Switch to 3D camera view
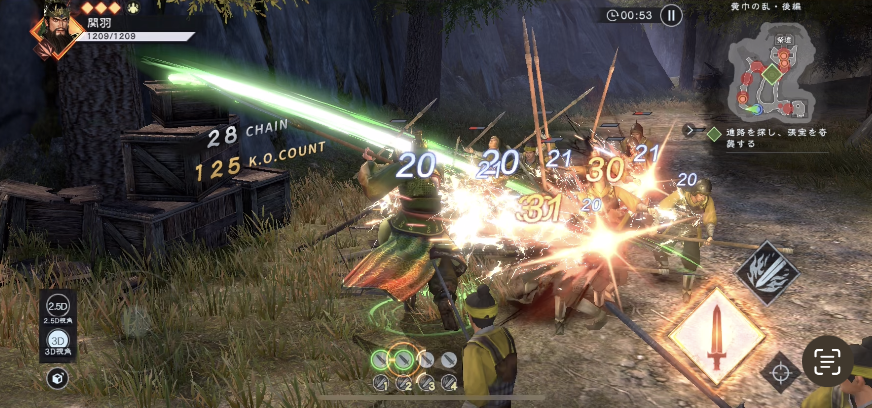The image size is (872, 408). [57, 340]
